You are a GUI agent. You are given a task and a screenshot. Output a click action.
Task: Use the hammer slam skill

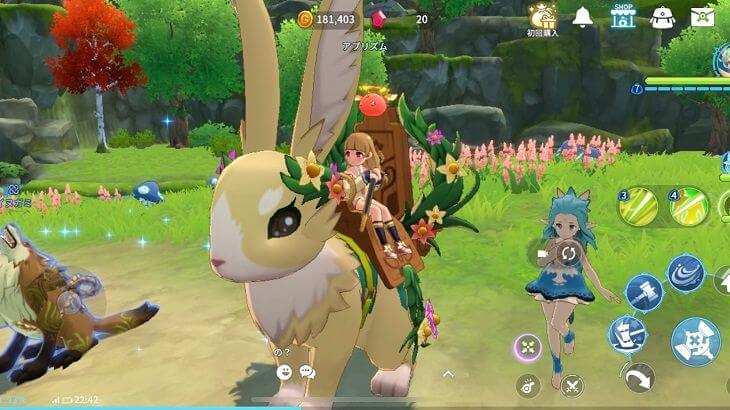point(627,334)
